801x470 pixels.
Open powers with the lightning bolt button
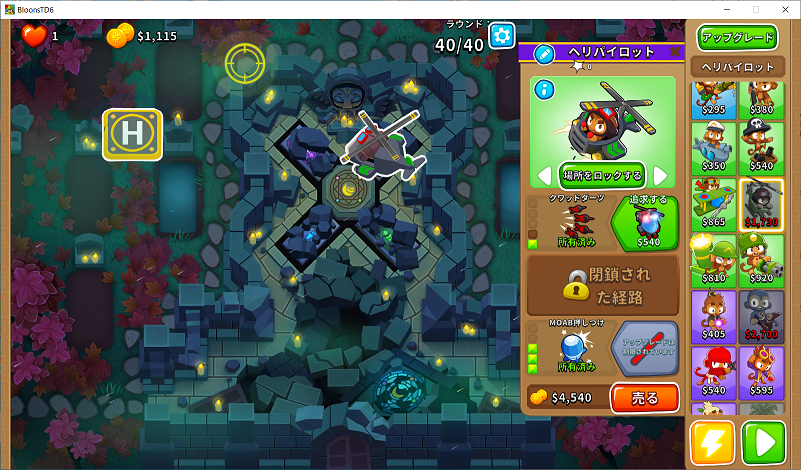click(x=712, y=442)
